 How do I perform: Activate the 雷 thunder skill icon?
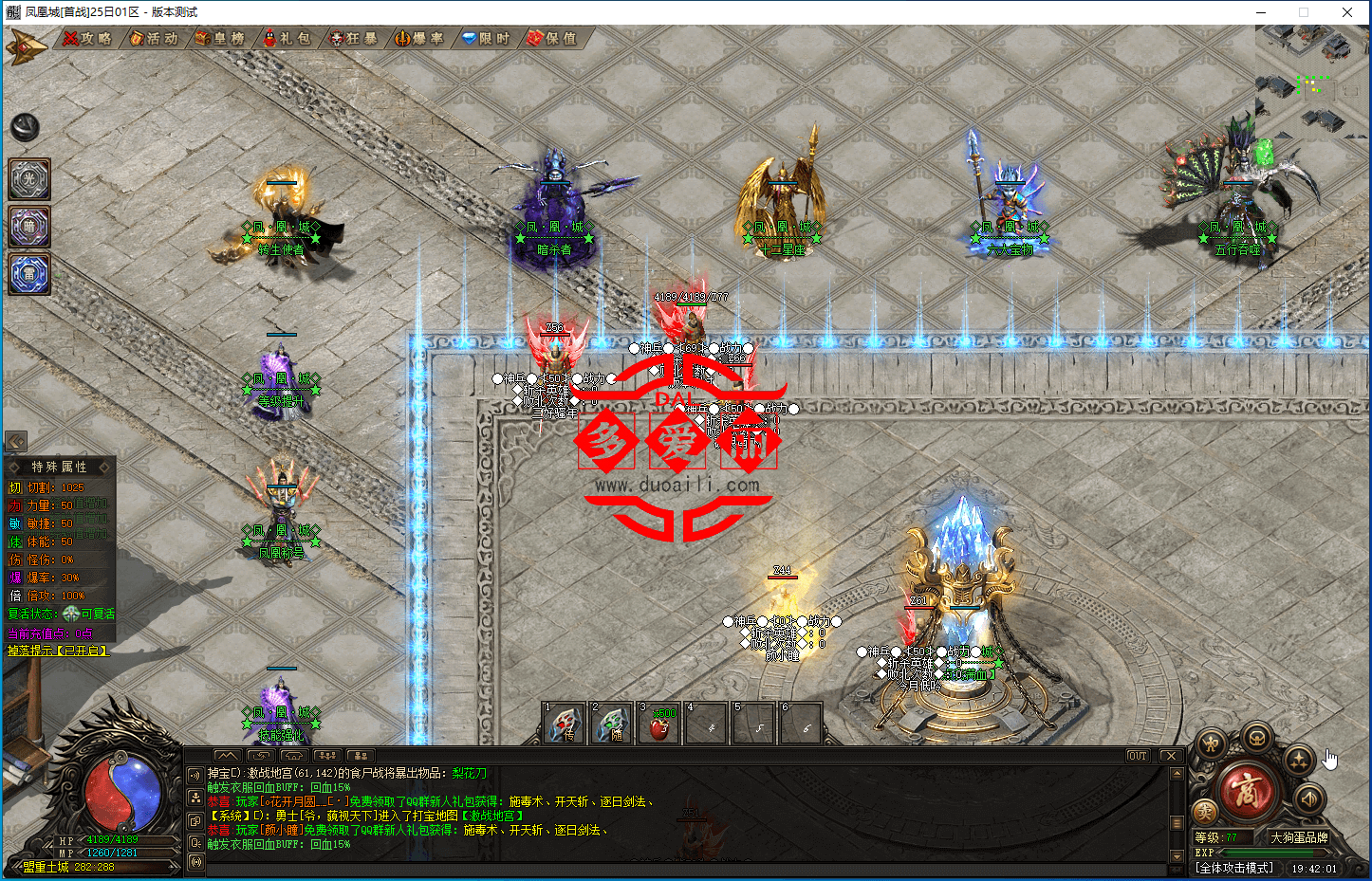(x=29, y=274)
